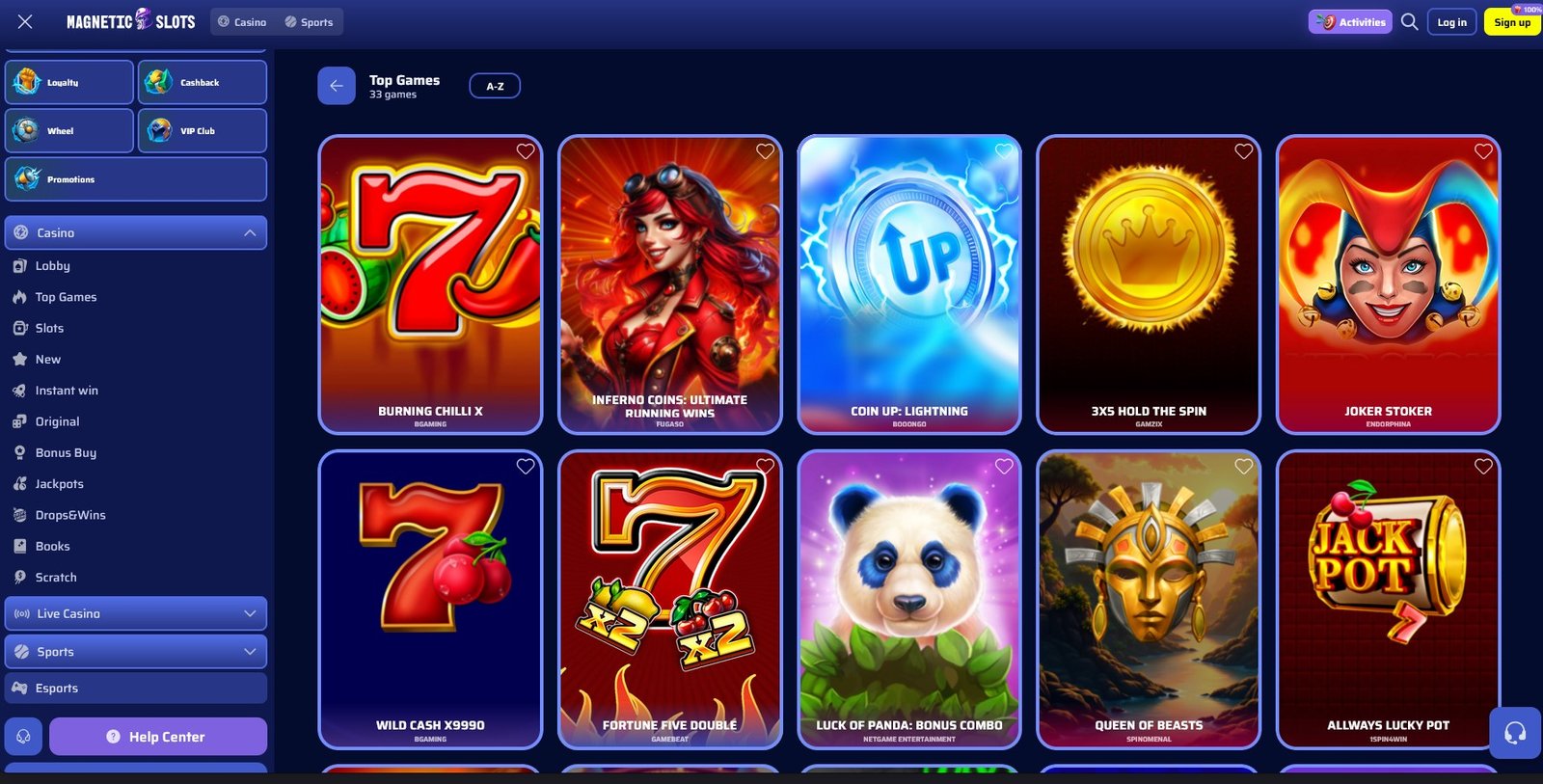Add Joker Stoker to favorites

[1483, 151]
